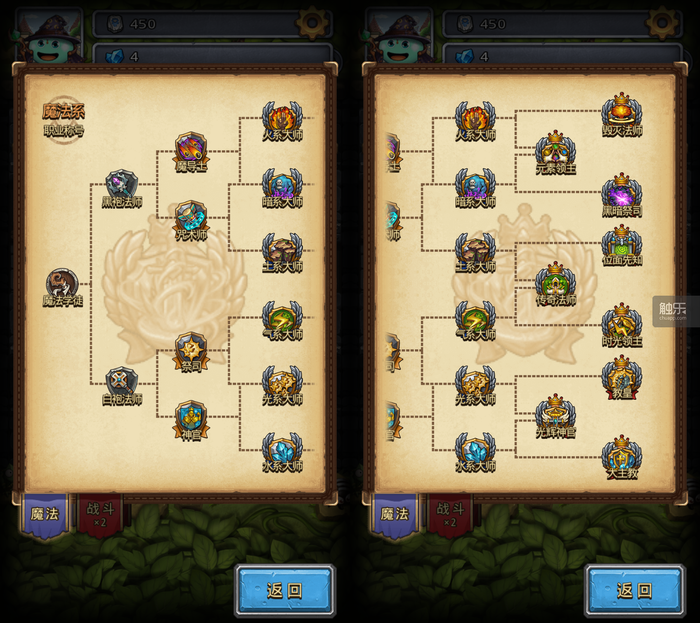Select the 教皇 class badge
Viewport: 700px width, 623px height.
621,376
